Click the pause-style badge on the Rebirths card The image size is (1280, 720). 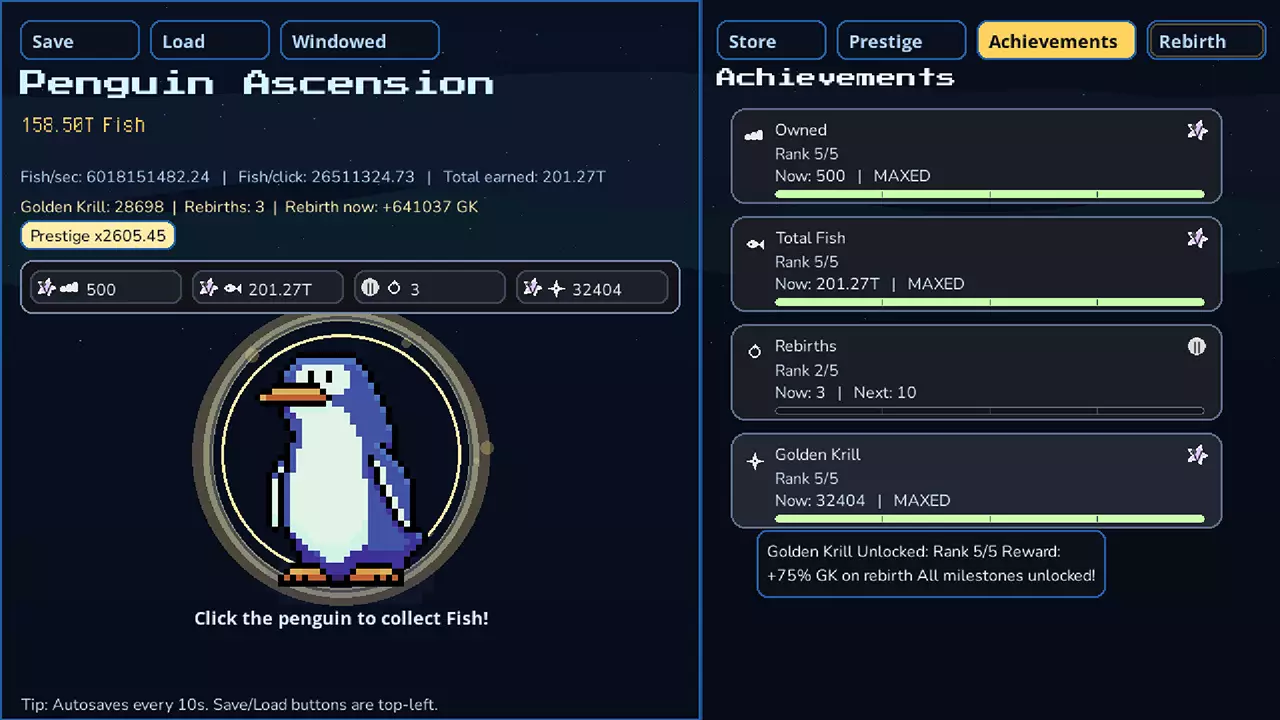point(1197,347)
